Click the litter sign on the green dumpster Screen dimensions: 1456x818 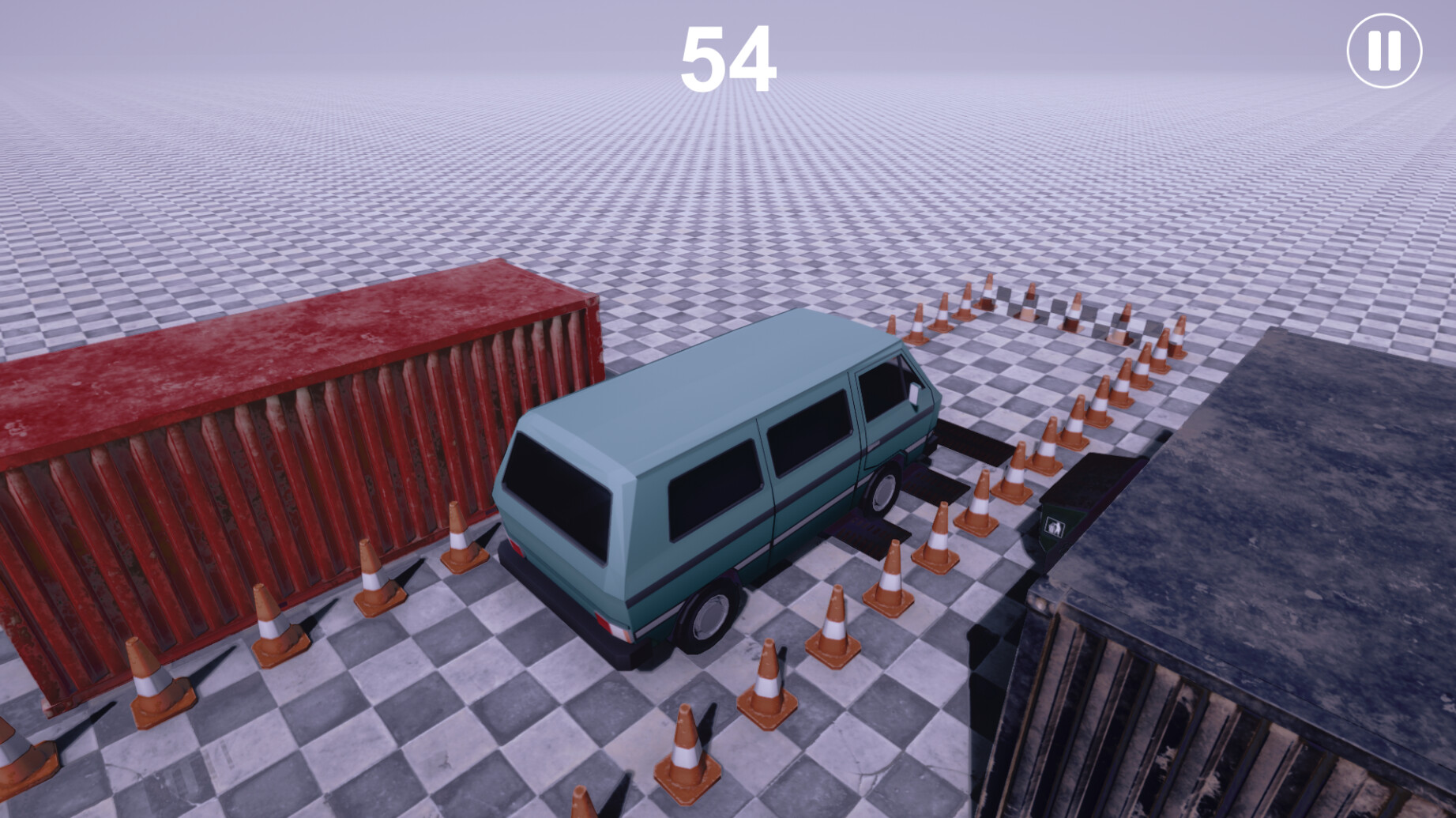1055,528
